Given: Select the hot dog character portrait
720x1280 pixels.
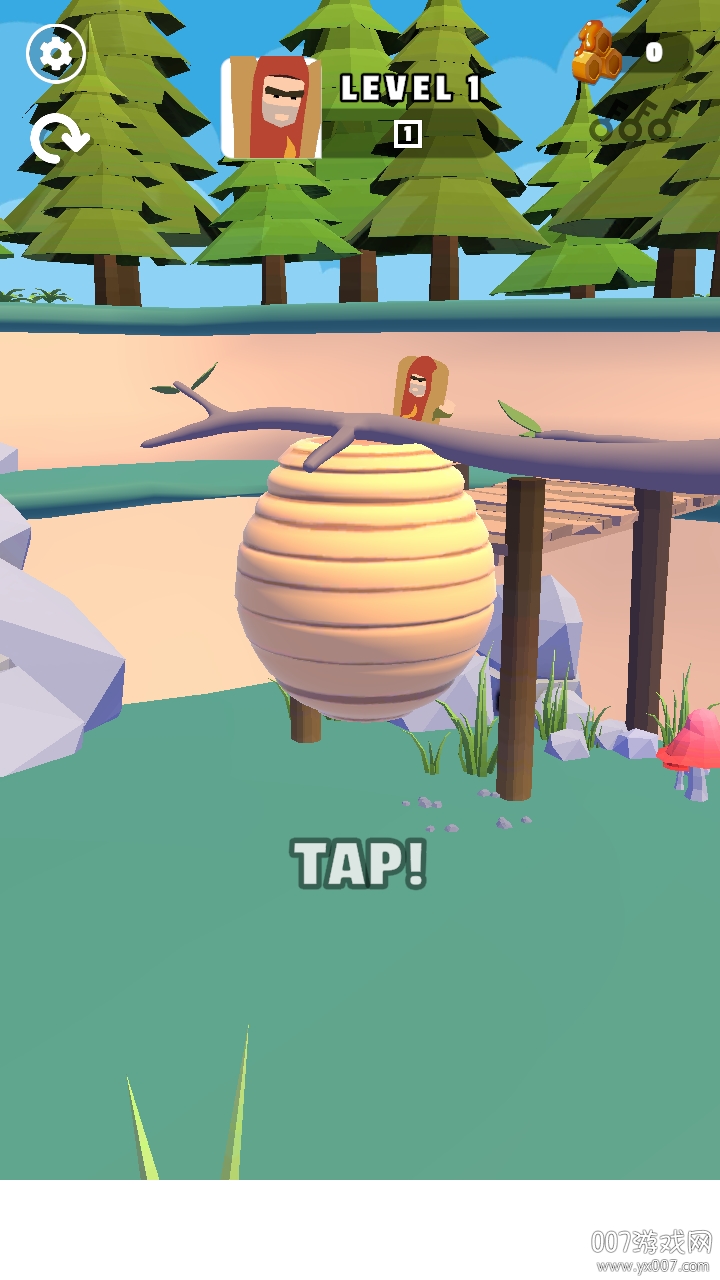Looking at the screenshot, I should 271,108.
